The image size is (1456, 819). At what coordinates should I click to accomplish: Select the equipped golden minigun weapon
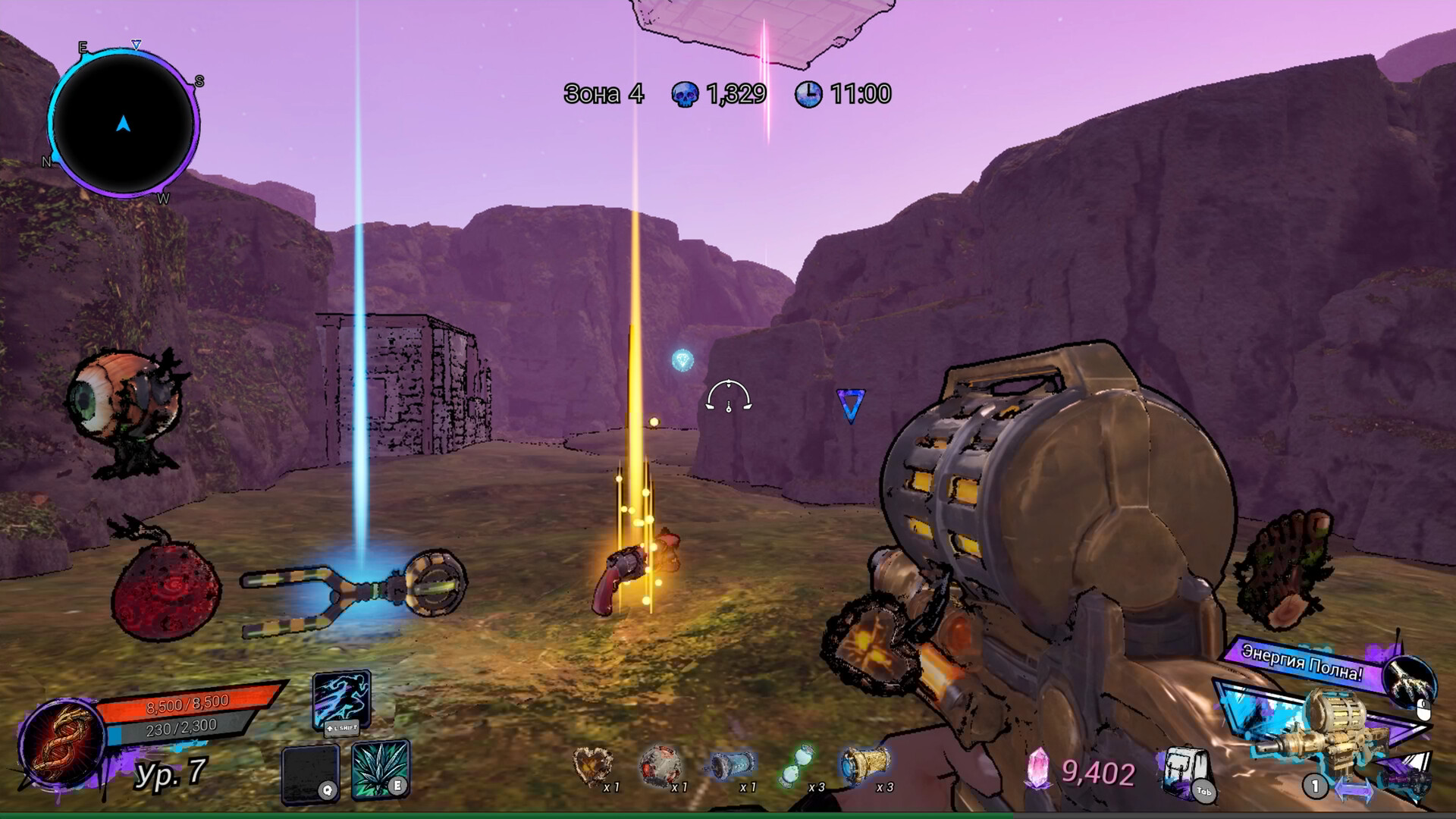pos(1318,730)
